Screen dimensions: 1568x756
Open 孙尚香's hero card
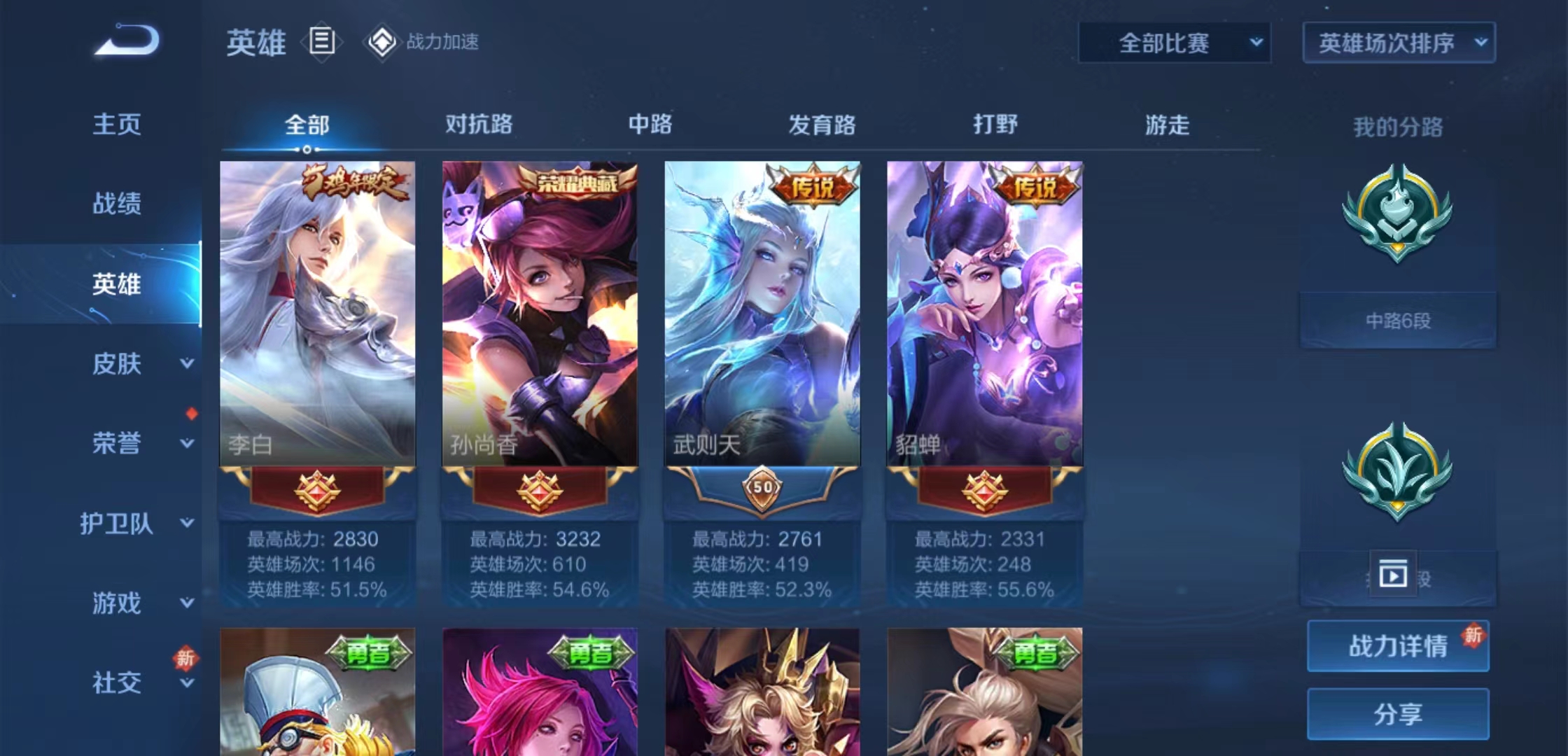point(540,315)
